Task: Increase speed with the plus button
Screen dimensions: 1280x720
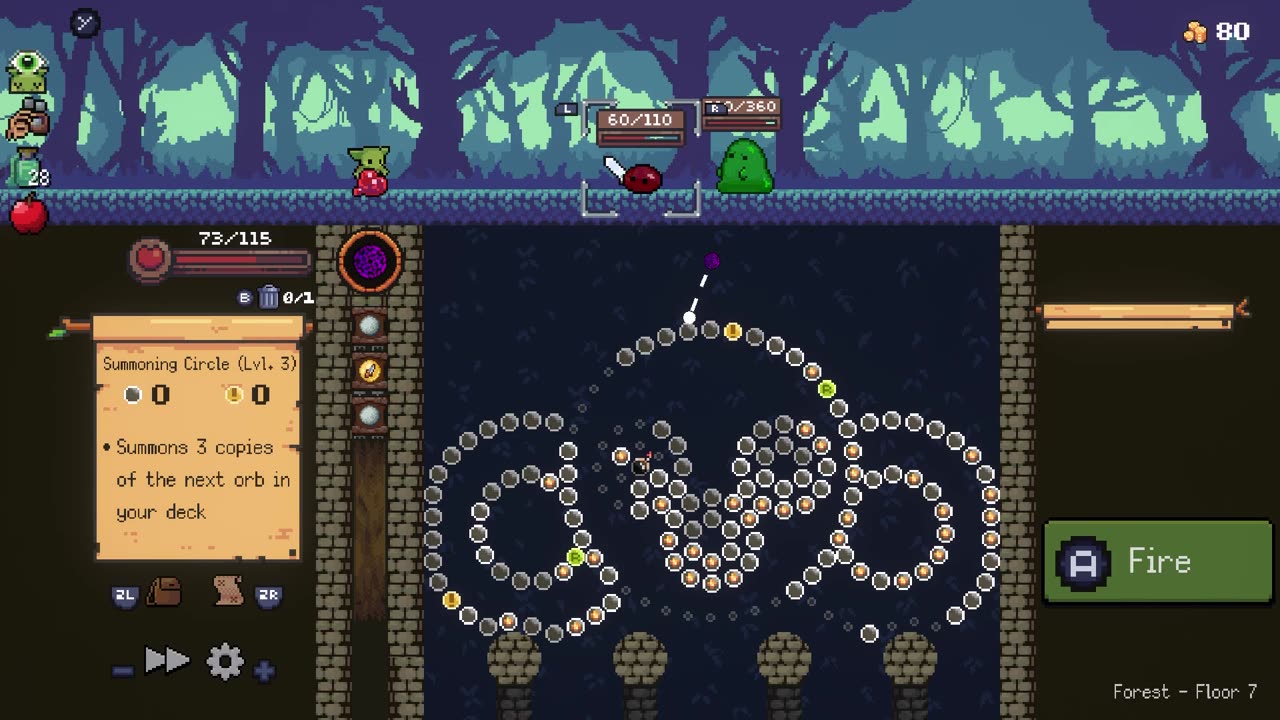Action: [x=264, y=671]
